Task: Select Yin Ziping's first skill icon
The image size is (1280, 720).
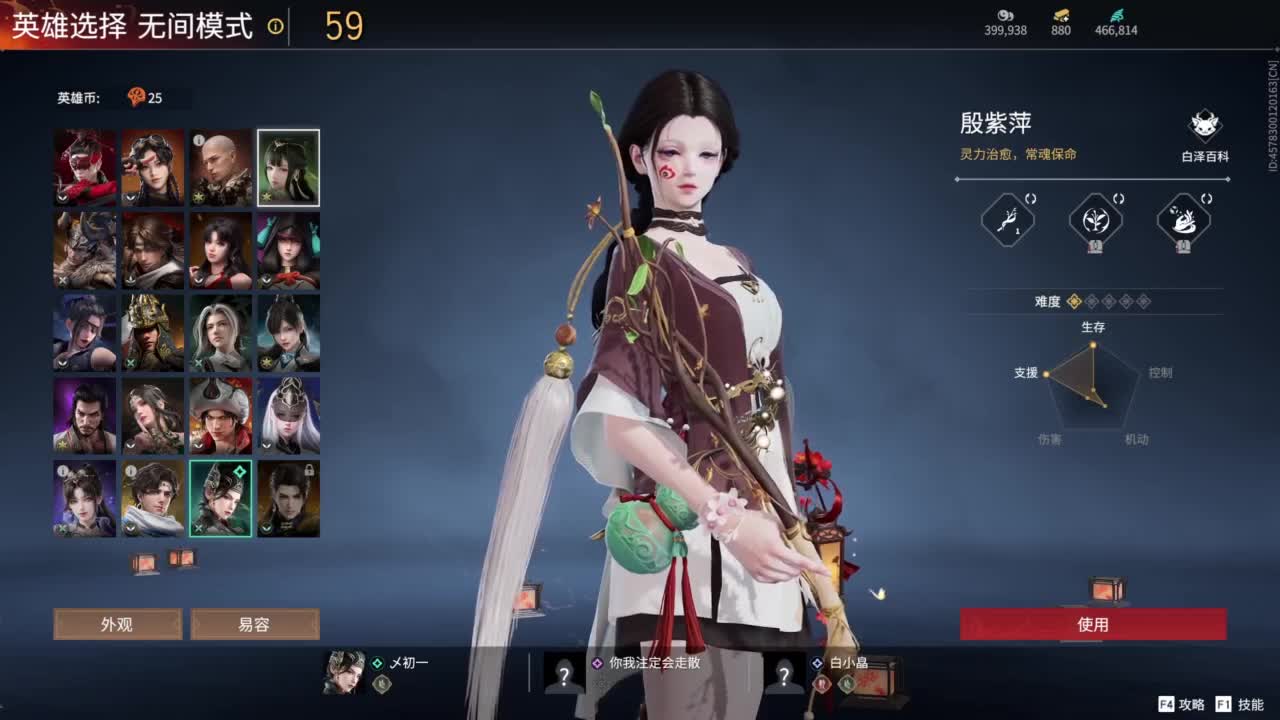Action: [1010, 219]
